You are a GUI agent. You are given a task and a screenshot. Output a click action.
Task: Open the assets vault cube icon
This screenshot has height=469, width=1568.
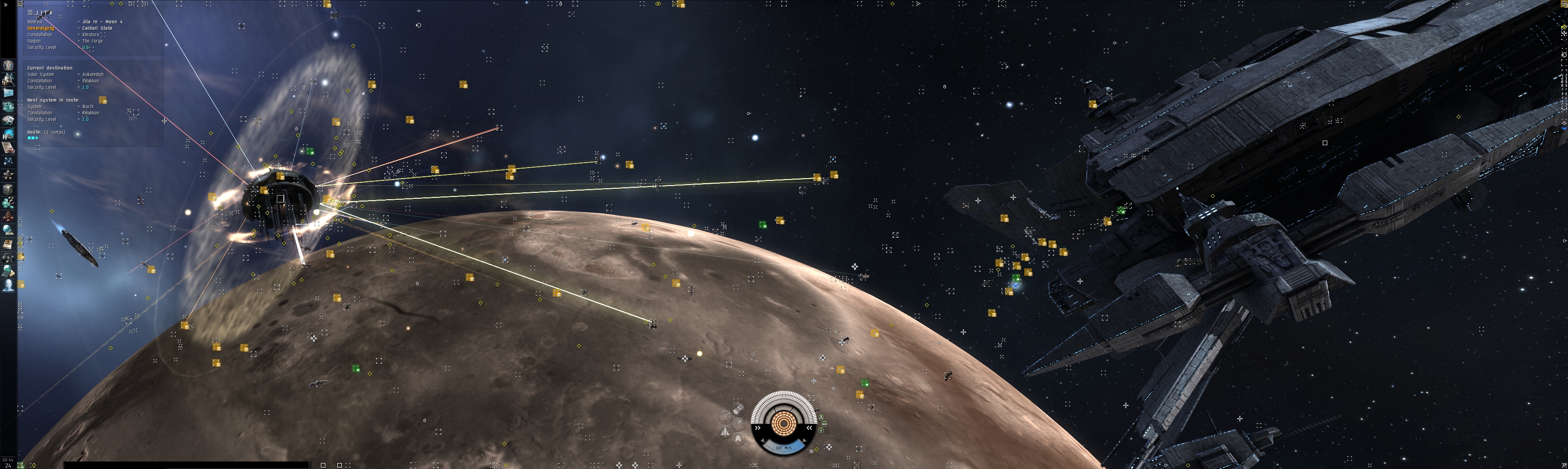(8, 189)
